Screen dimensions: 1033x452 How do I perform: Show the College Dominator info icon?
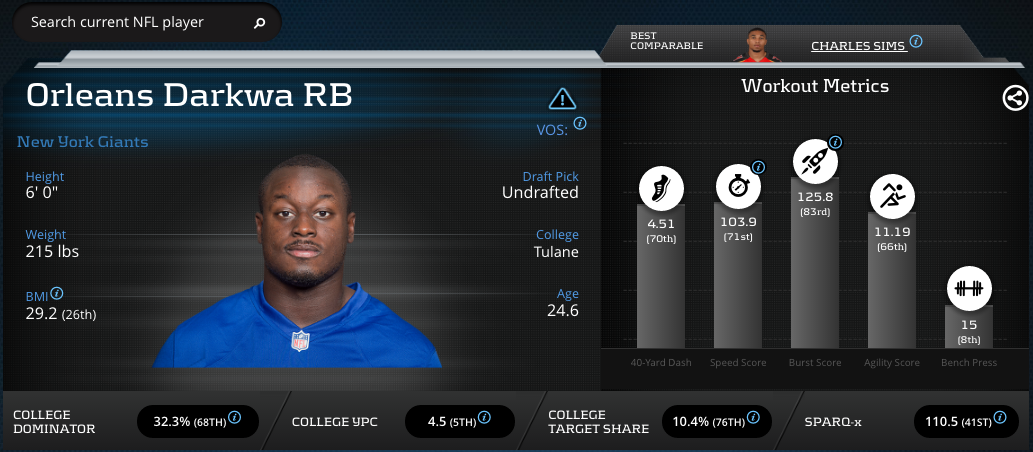point(234,417)
